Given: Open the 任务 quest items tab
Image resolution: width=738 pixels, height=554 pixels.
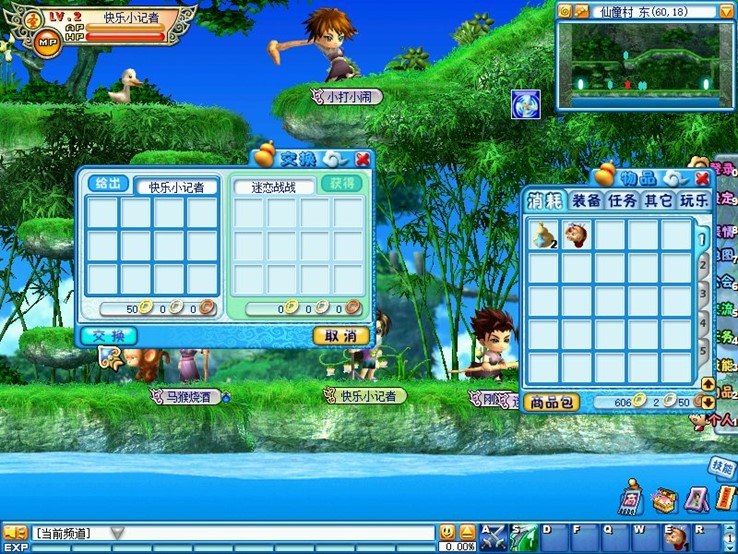Looking at the screenshot, I should [x=622, y=200].
